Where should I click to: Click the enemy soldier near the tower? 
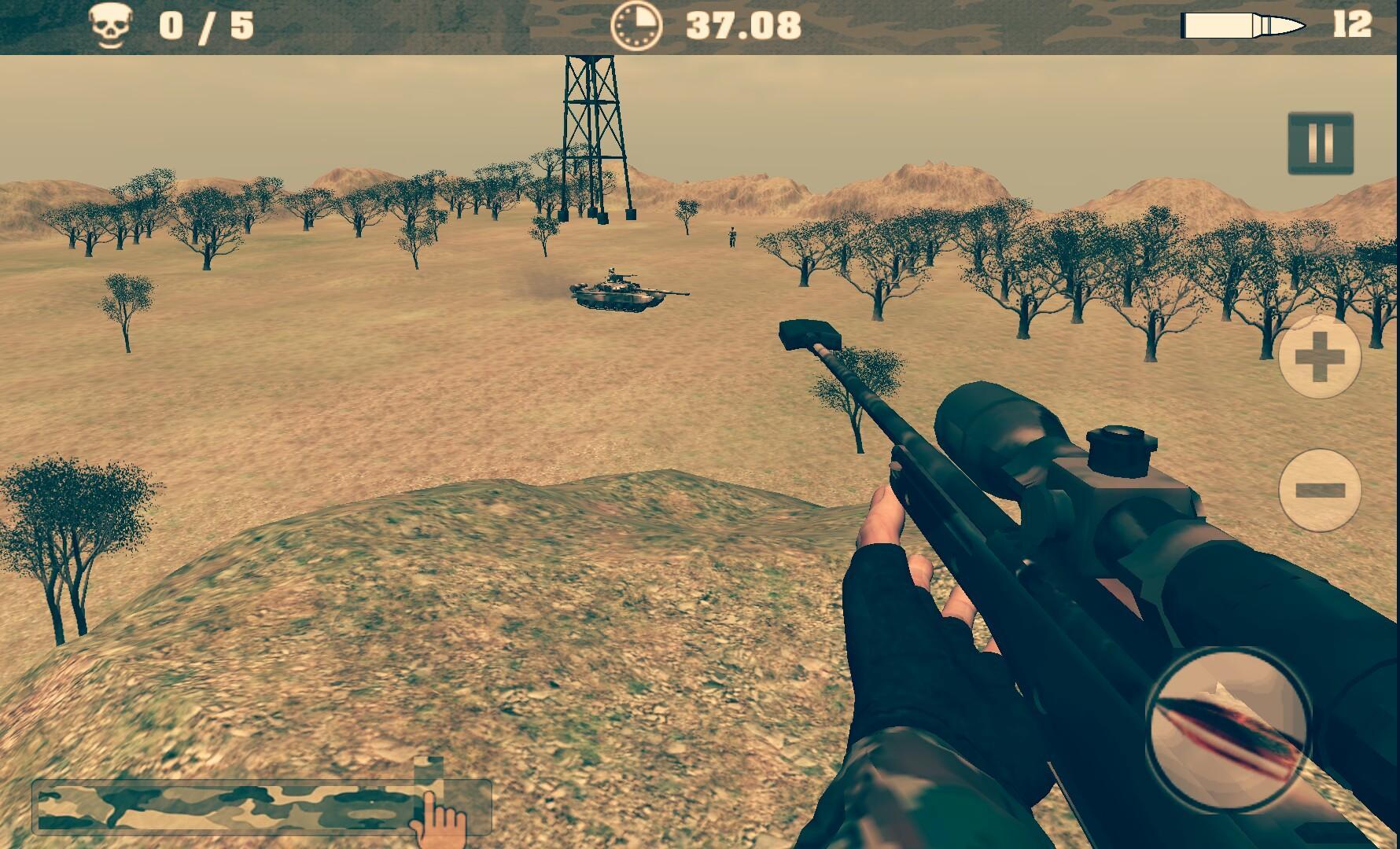pyautogui.click(x=731, y=236)
